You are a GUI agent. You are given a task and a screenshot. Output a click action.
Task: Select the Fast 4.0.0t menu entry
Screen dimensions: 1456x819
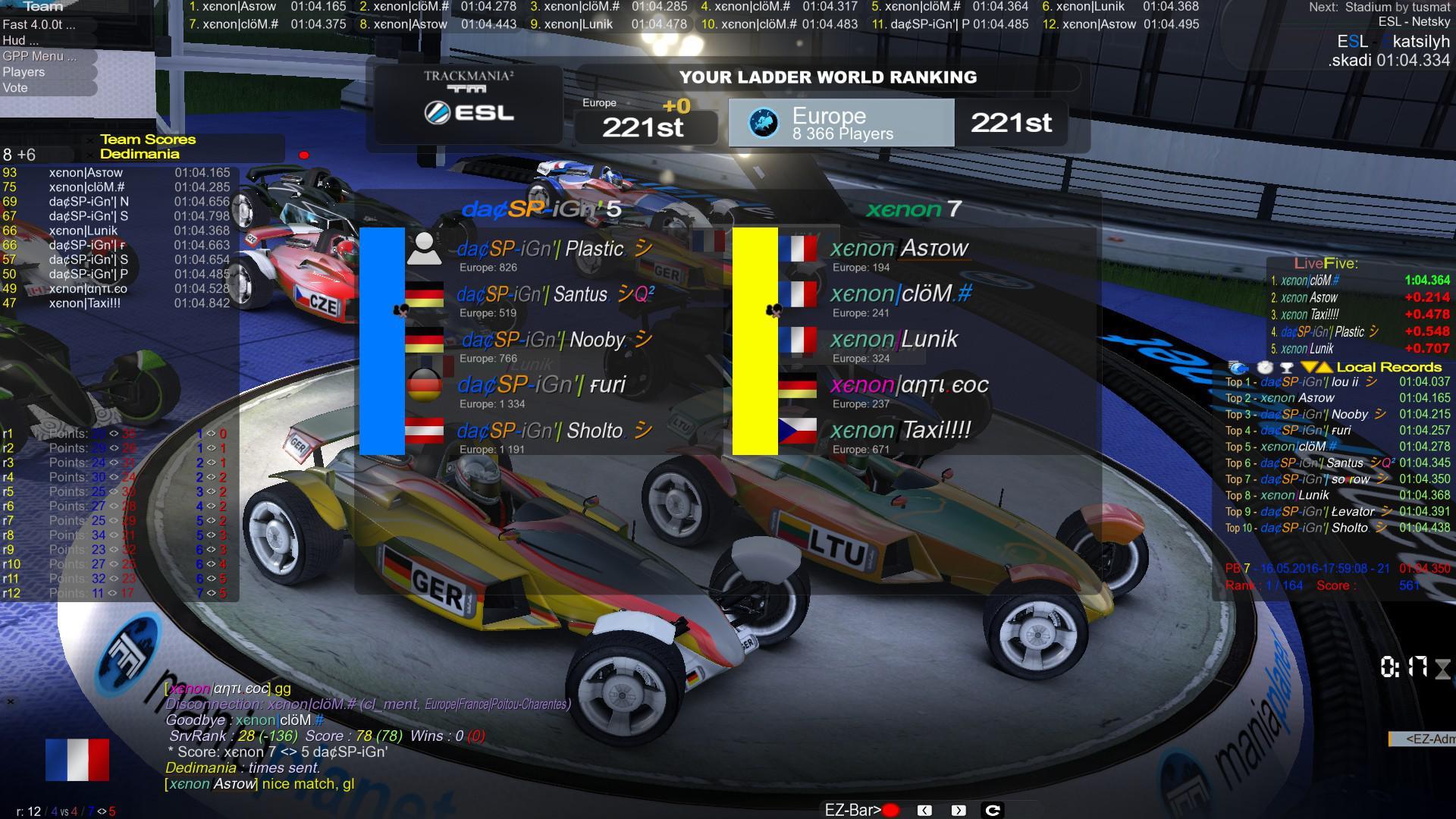click(39, 24)
